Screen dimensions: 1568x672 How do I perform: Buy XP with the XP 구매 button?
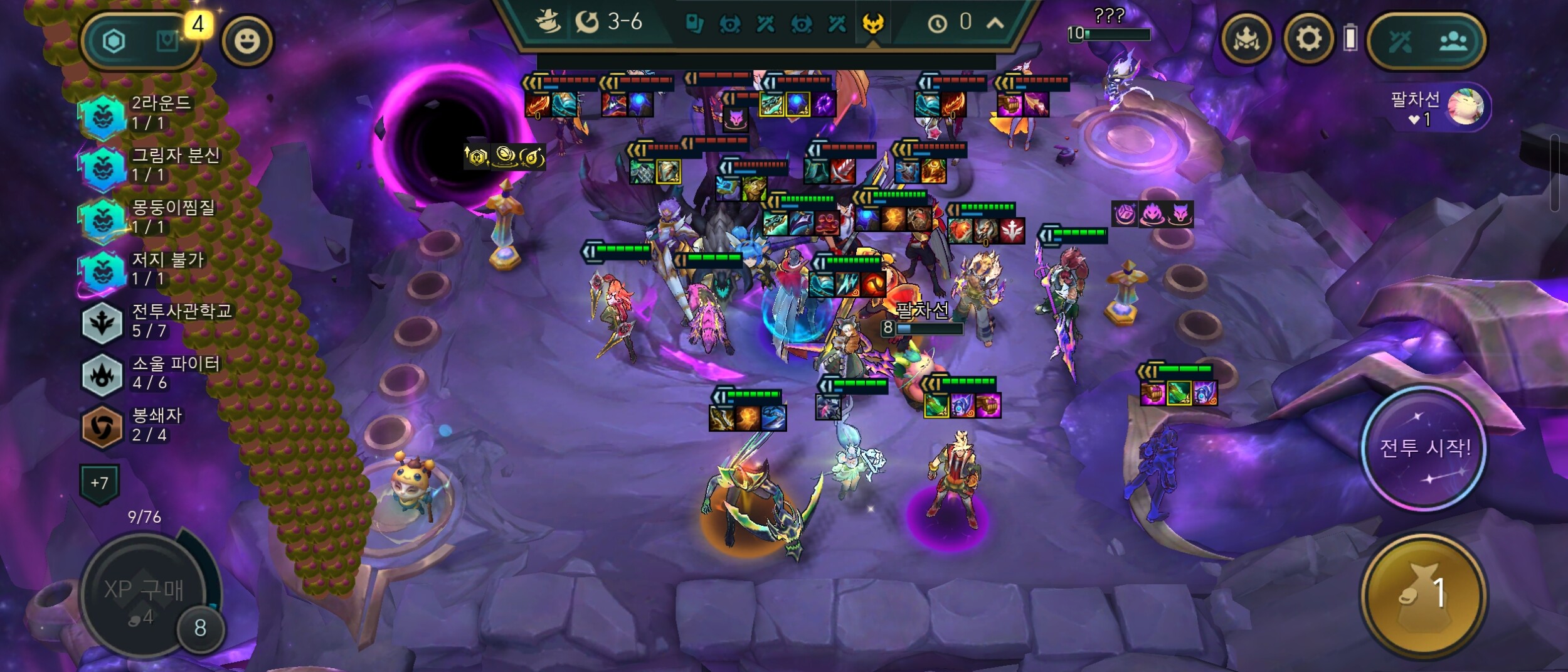tap(144, 597)
